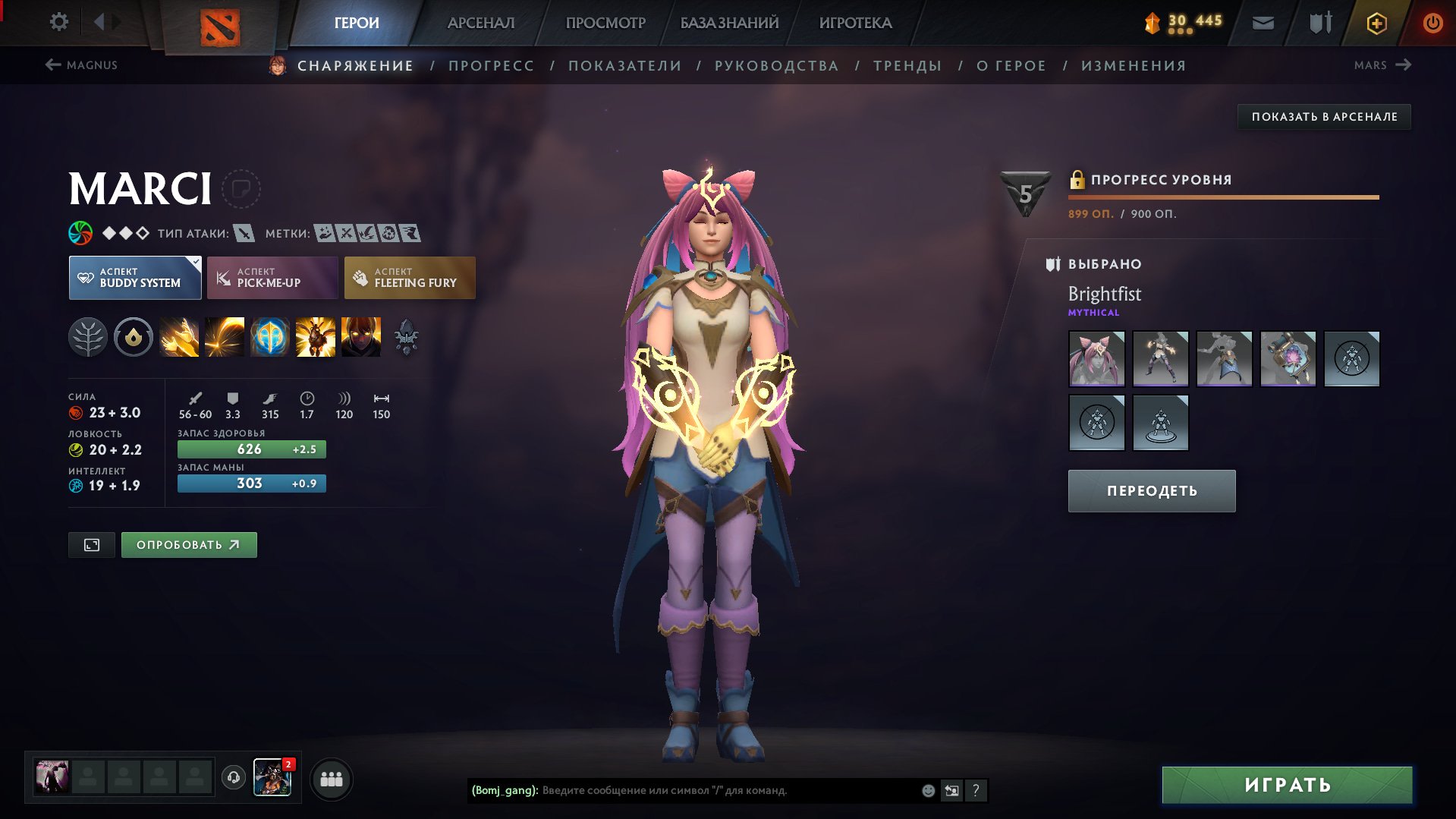1456x819 pixels.
Task: Go to the База знаний tab
Action: tap(729, 23)
